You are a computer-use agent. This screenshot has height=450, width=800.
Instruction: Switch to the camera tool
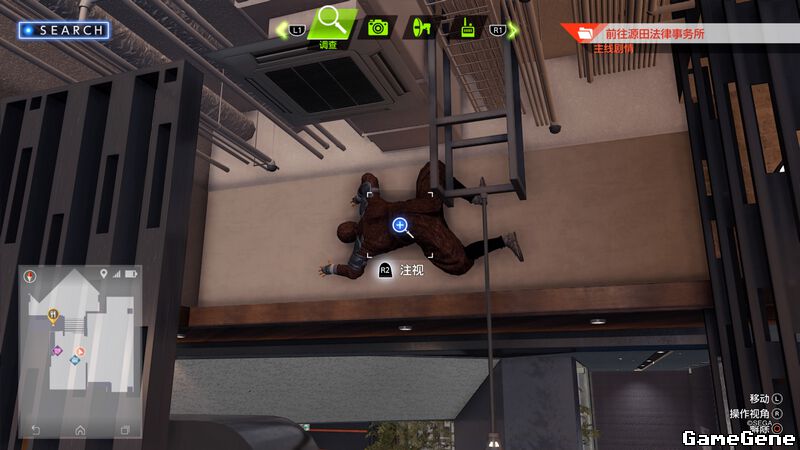click(x=377, y=28)
